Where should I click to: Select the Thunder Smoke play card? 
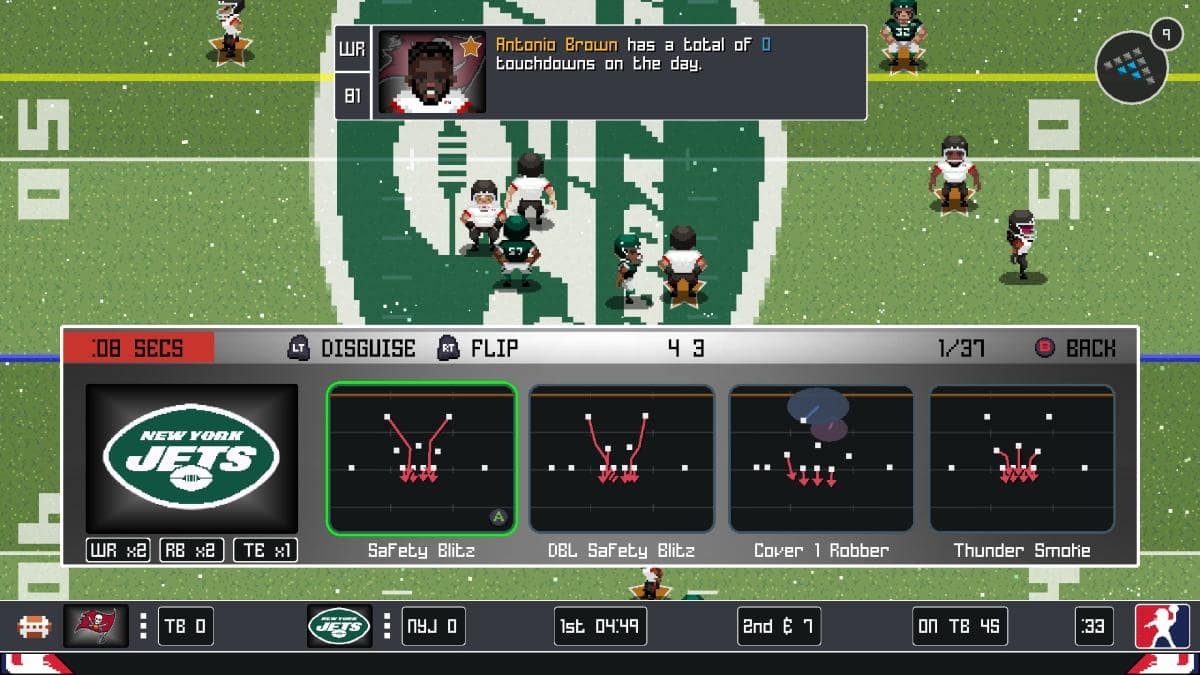point(1021,459)
